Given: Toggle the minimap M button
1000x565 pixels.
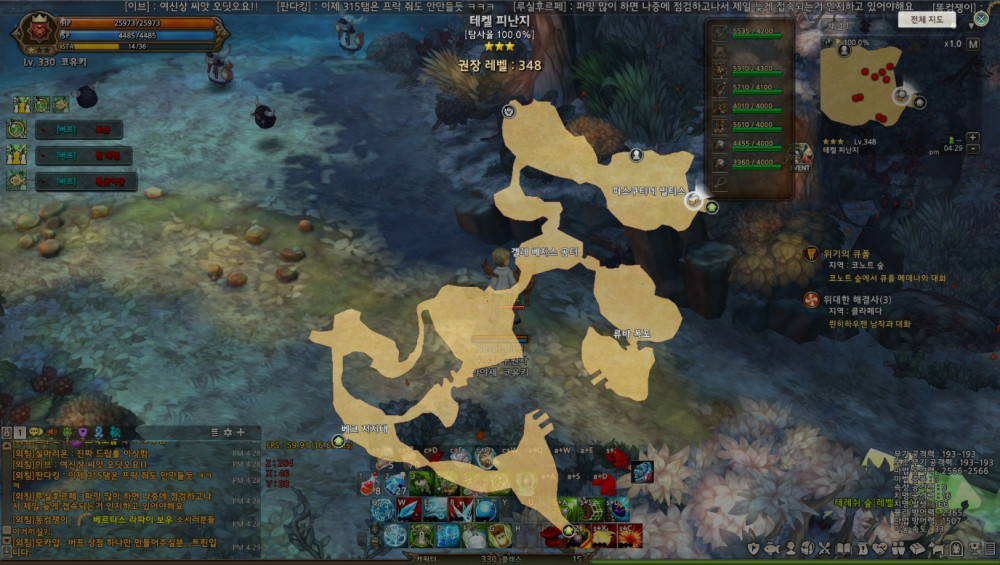Looking at the screenshot, I should [973, 44].
